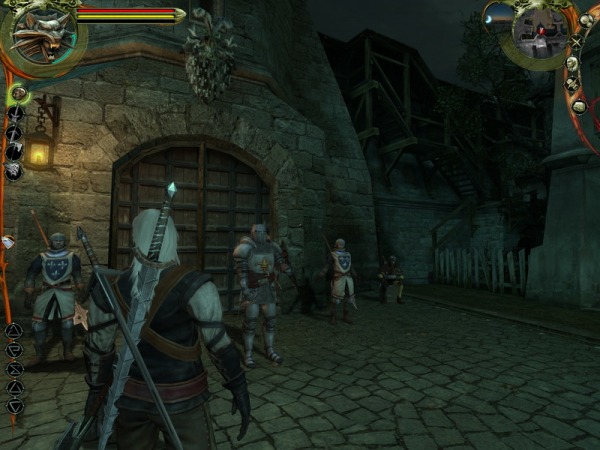Click the wolf medallion portrait
The image size is (600, 450).
tap(40, 33)
